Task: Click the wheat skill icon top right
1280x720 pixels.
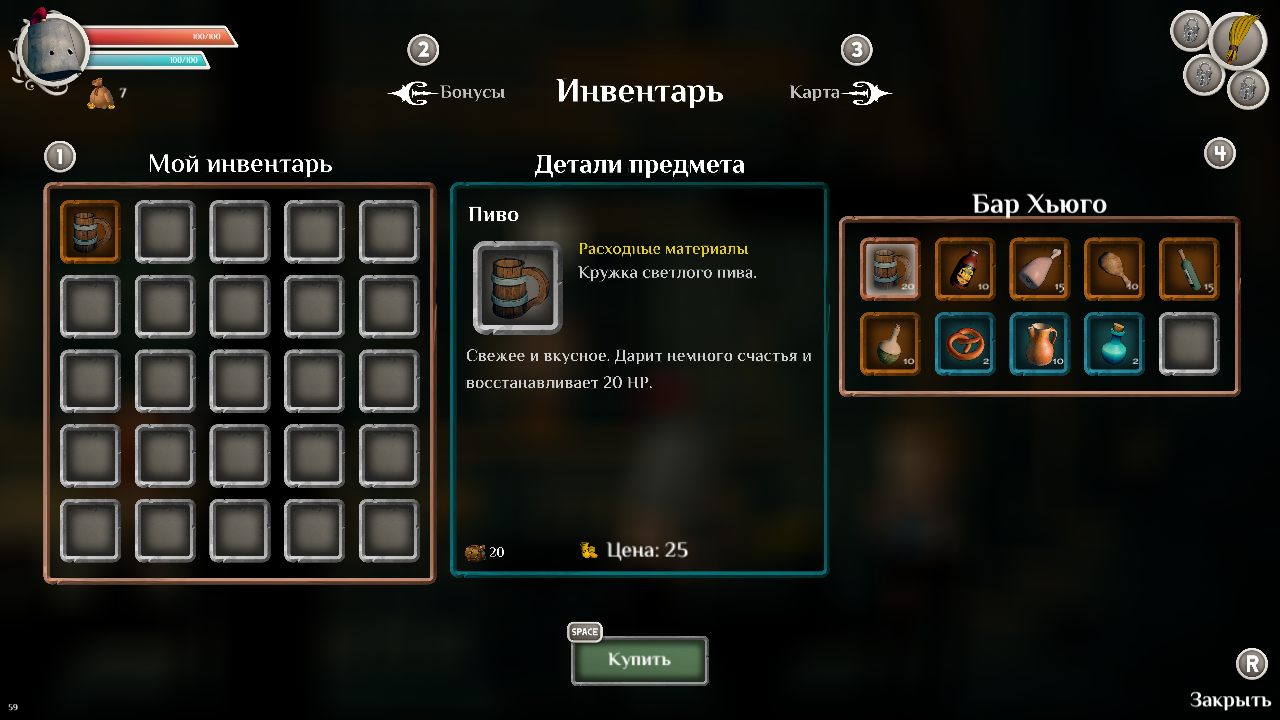Action: coord(1240,42)
